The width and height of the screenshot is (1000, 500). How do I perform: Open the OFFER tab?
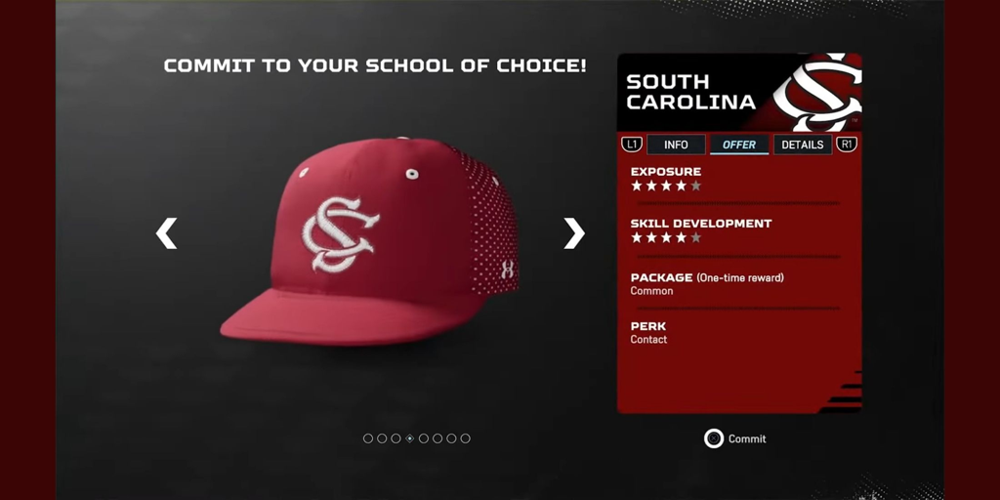pos(739,145)
